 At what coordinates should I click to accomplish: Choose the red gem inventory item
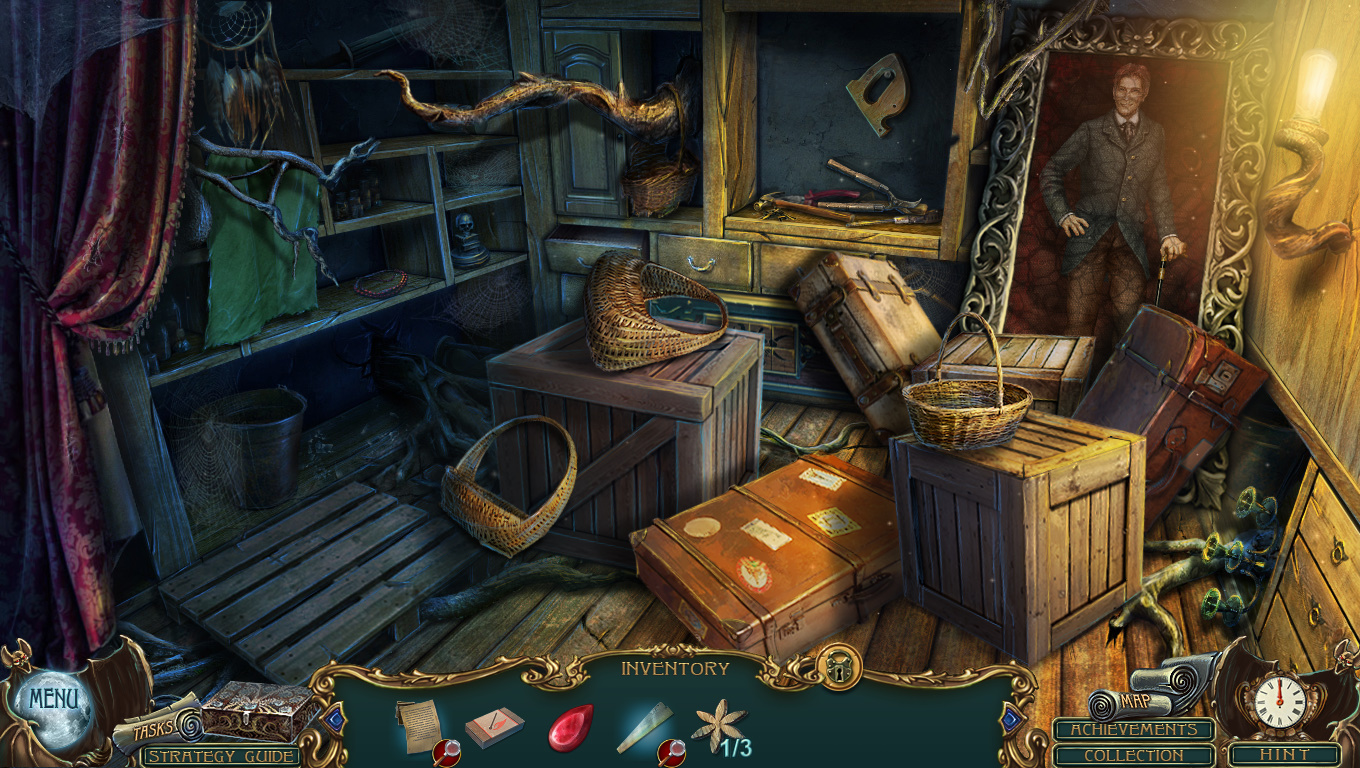(x=569, y=727)
